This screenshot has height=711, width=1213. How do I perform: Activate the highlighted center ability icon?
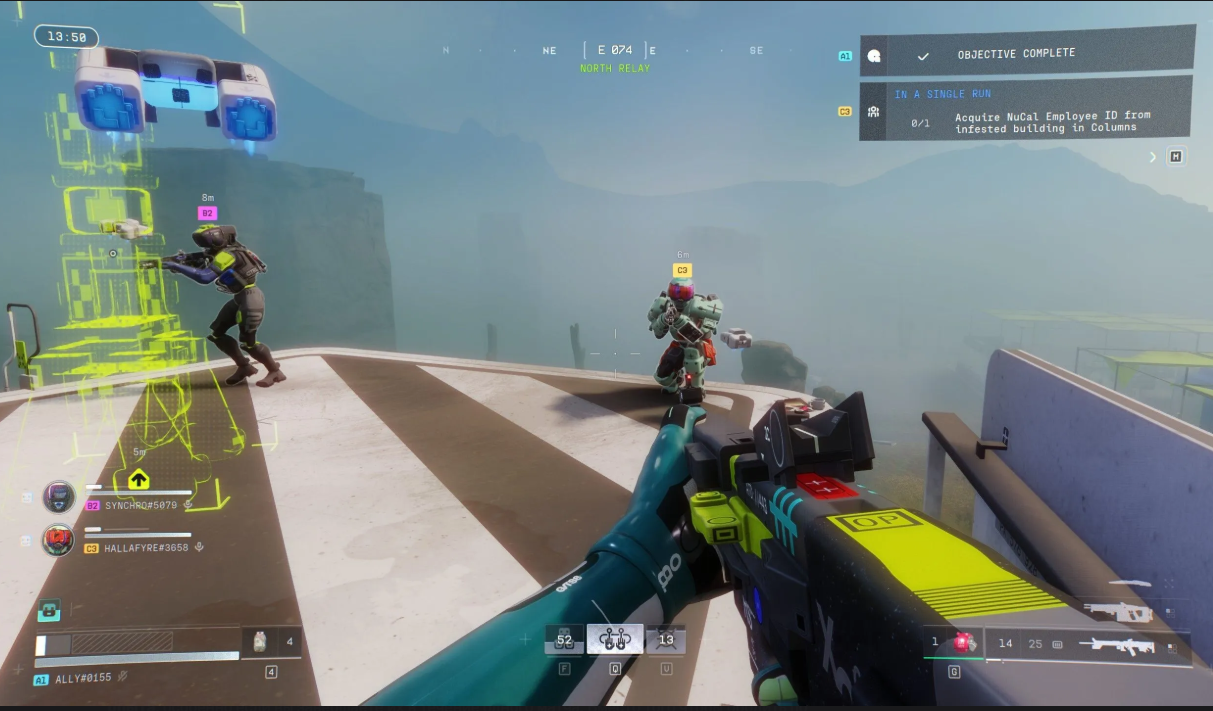(x=615, y=640)
